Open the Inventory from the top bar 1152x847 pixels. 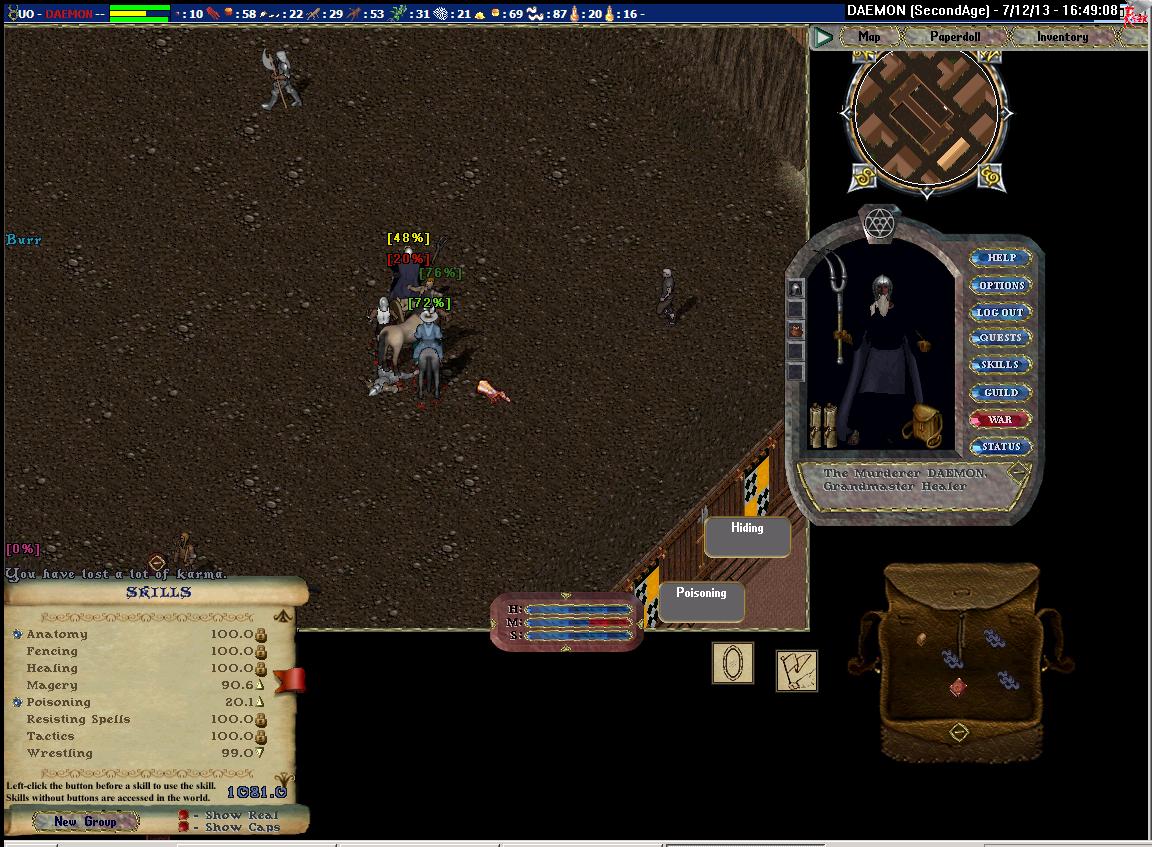[1061, 37]
